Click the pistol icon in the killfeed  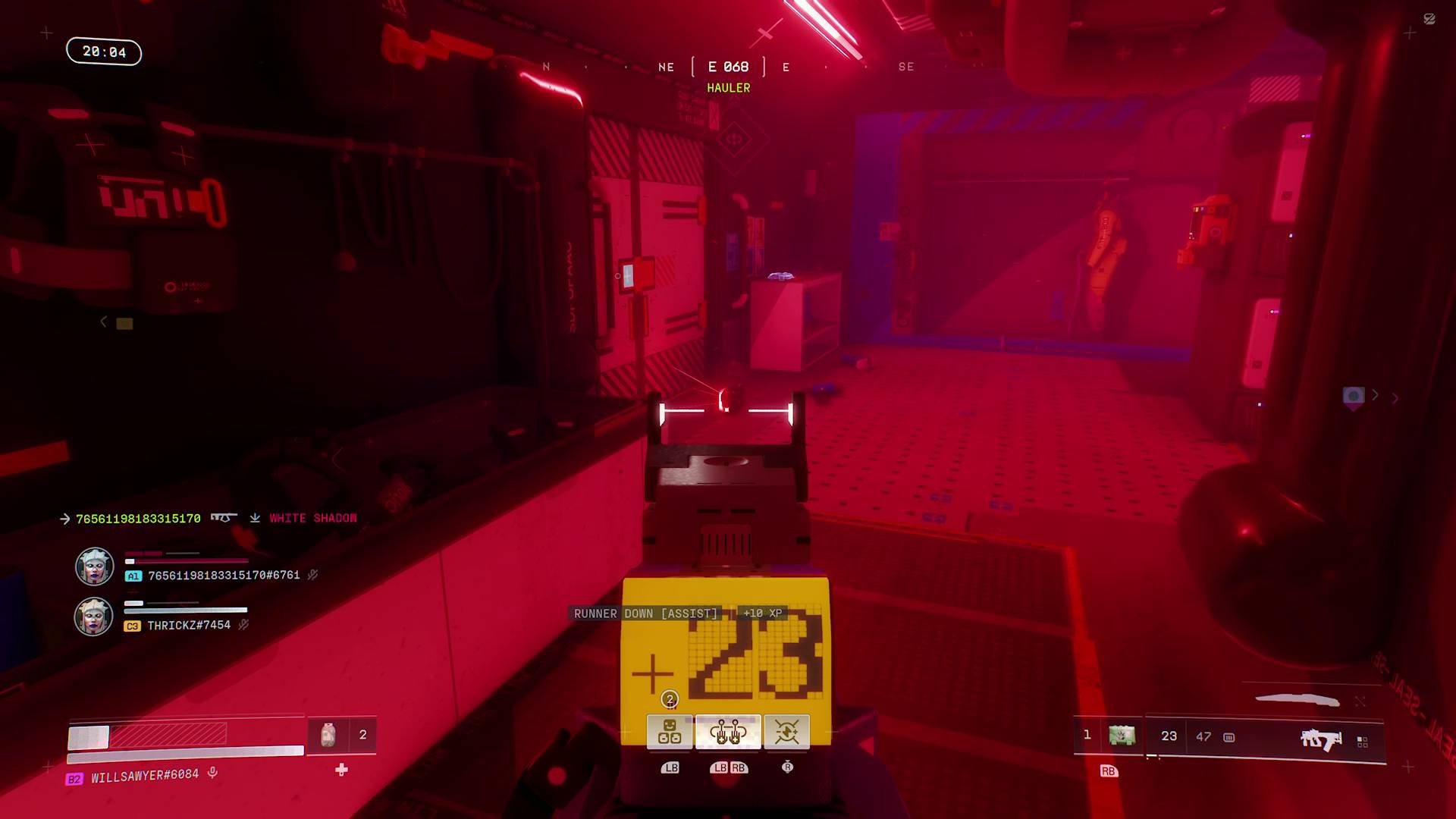222,518
